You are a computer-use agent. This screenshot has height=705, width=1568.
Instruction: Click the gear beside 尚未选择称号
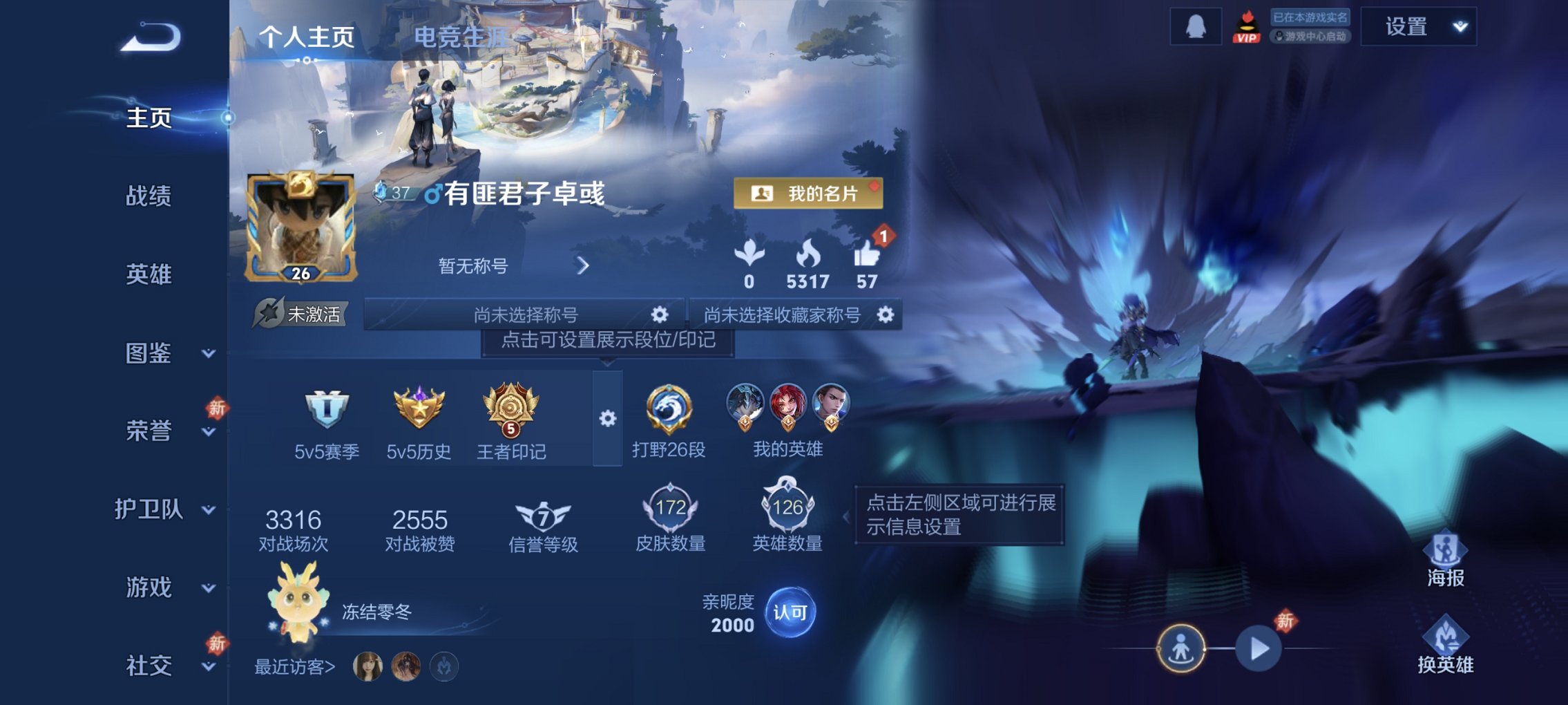(661, 314)
